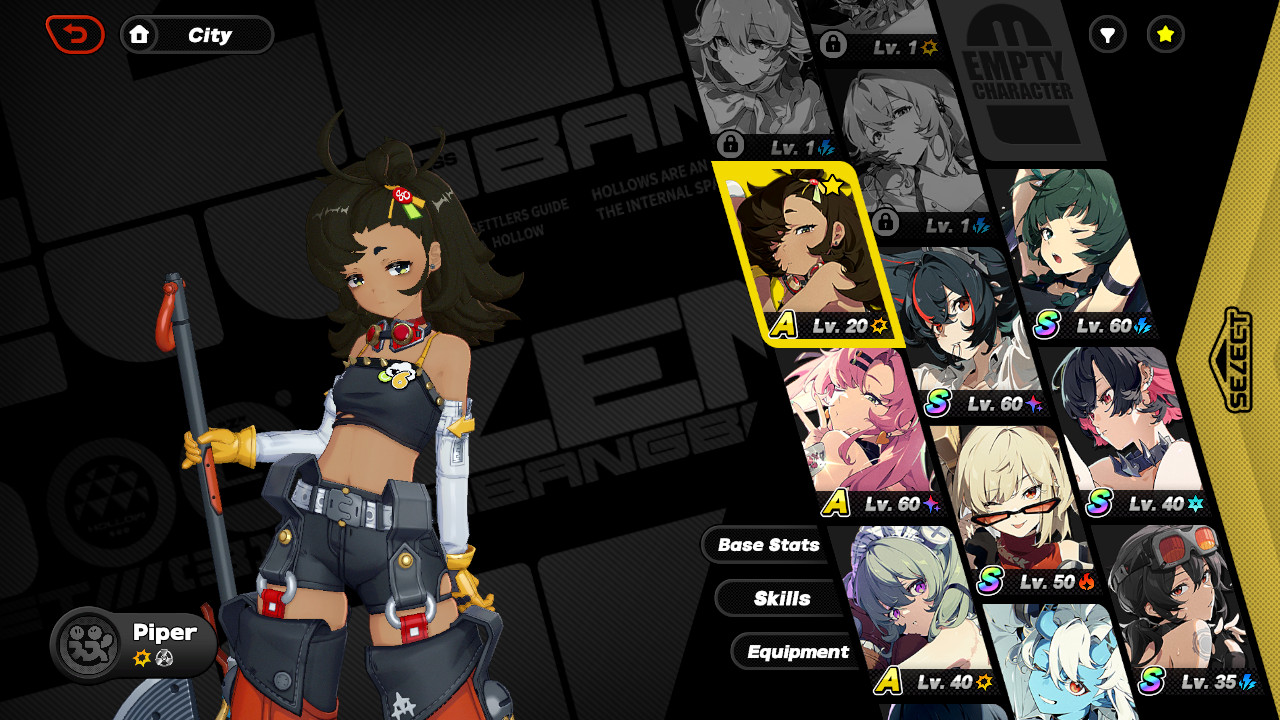This screenshot has height=720, width=1280.
Task: Open the Skills panel
Action: point(781,598)
